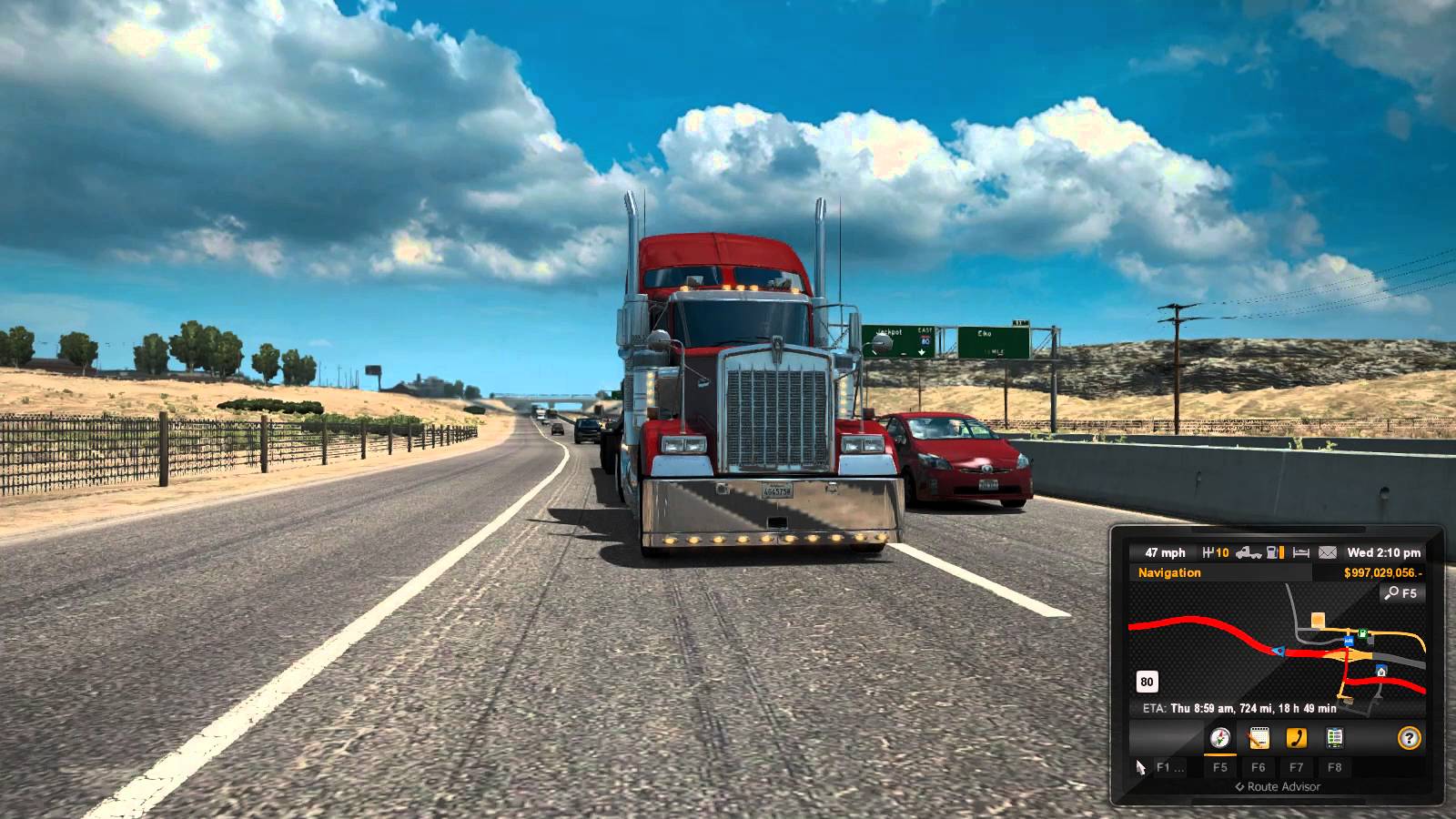Screen dimensions: 1456x819
Task: Click the magnifier zoom F5 control
Action: click(x=1402, y=592)
